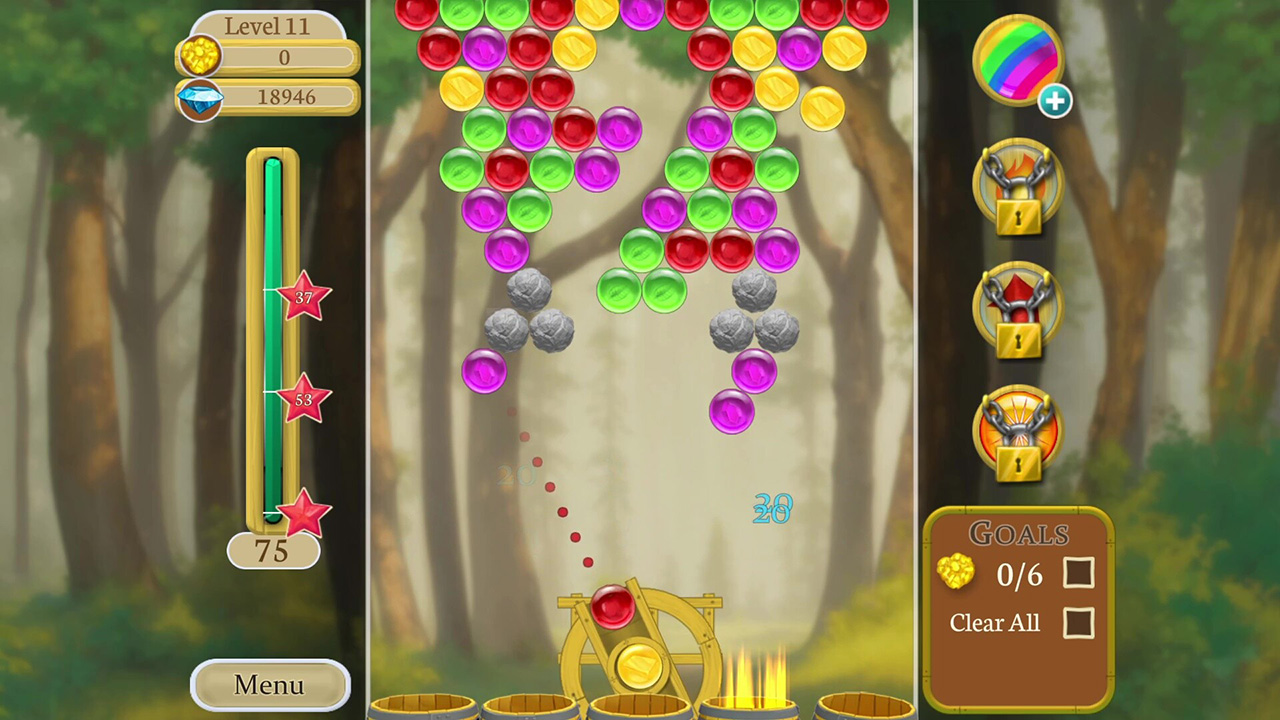Click the star at score milestone 53
The width and height of the screenshot is (1280, 720).
coord(303,400)
